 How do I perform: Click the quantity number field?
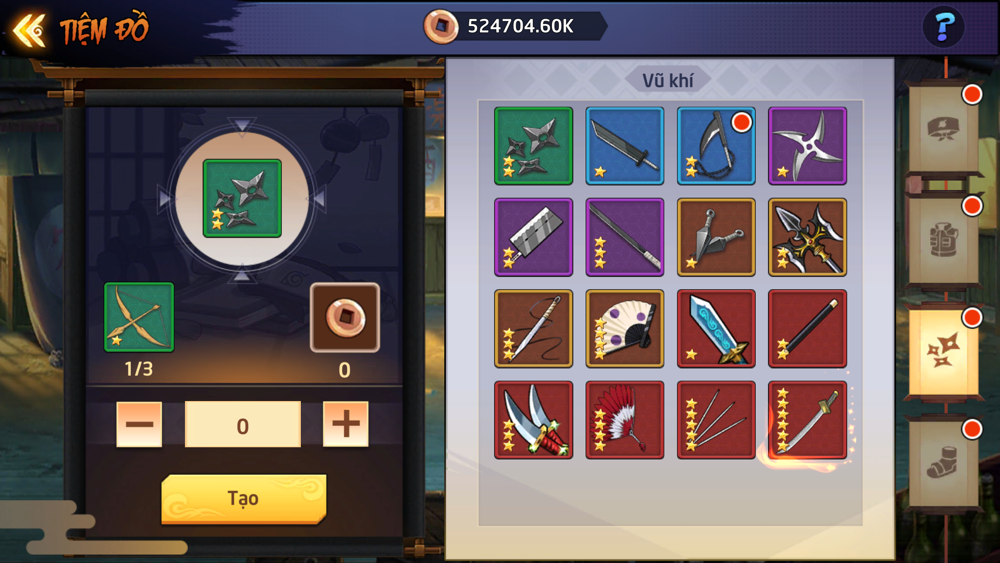click(x=243, y=425)
